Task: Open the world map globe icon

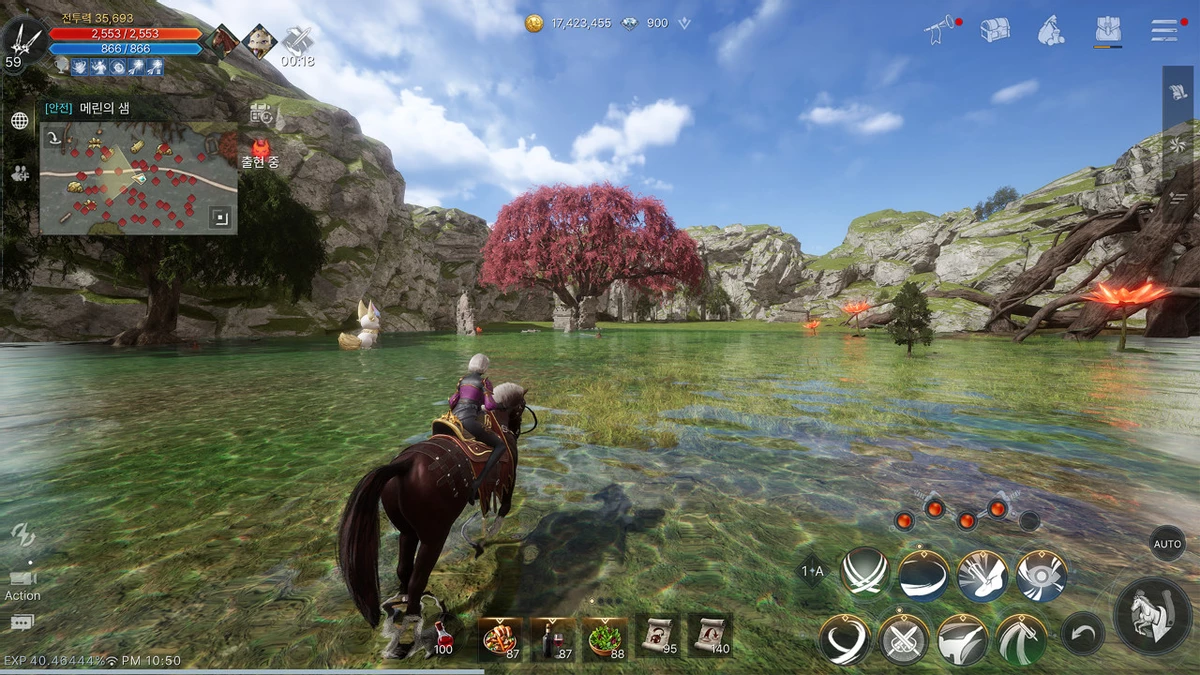Action: click(x=19, y=121)
